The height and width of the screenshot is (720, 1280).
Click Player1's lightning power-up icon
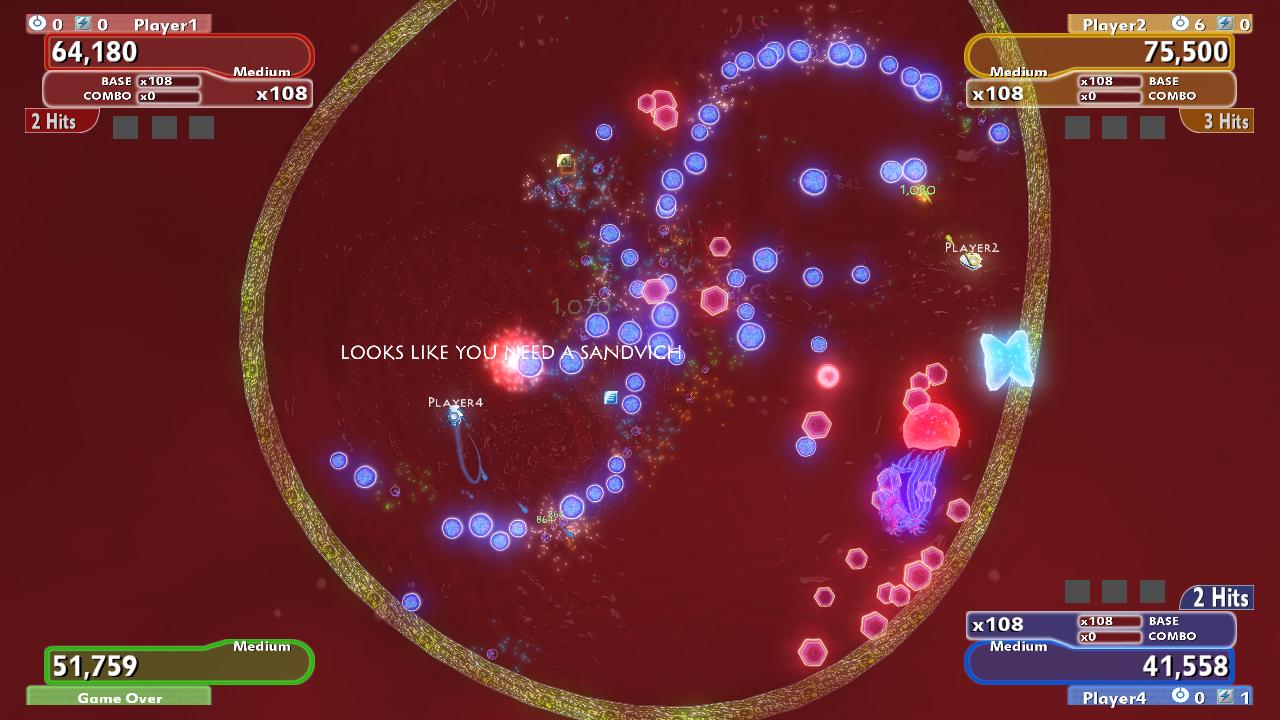pyautogui.click(x=82, y=22)
